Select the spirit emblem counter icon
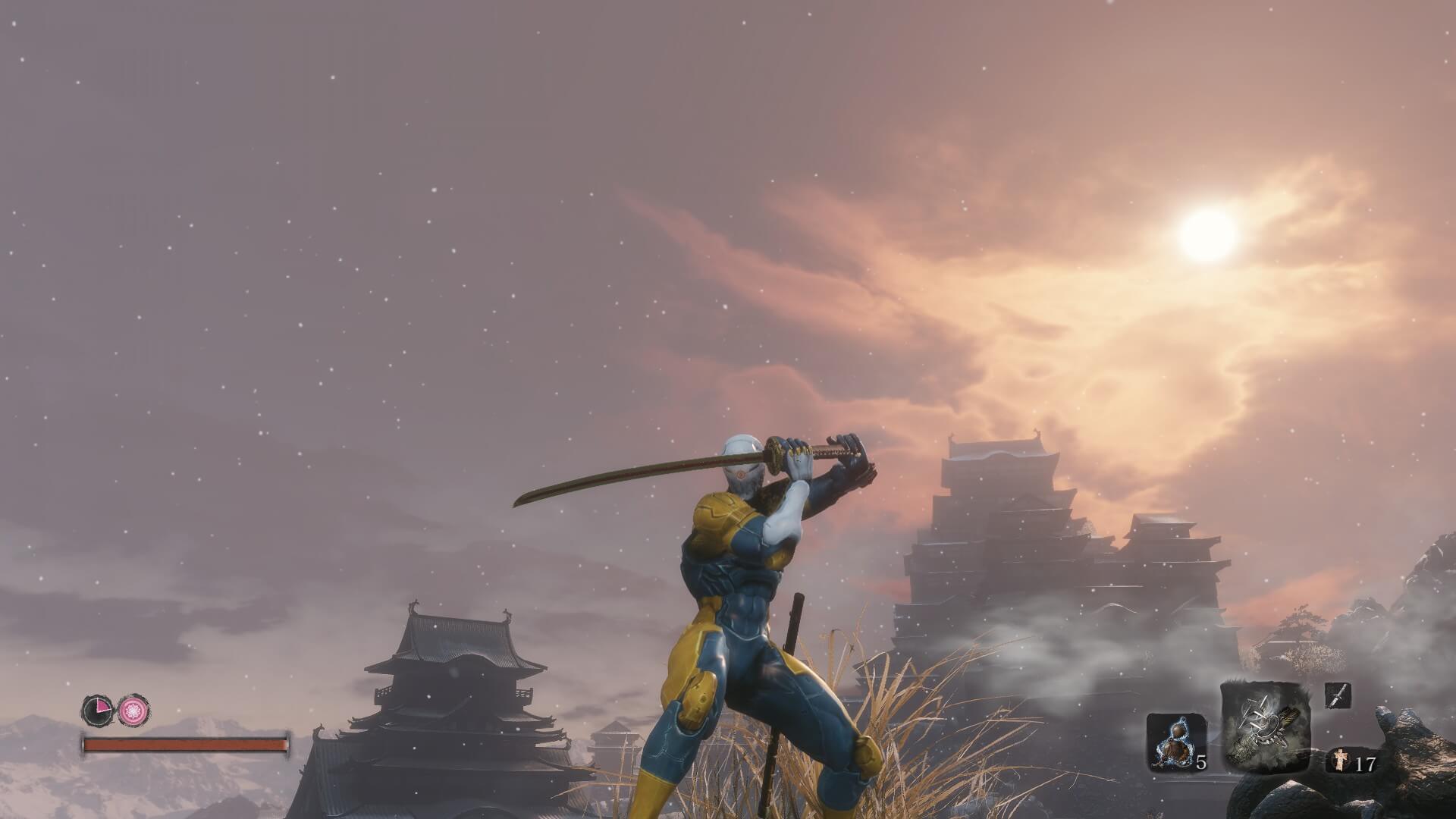The height and width of the screenshot is (819, 1456). pos(1340,761)
